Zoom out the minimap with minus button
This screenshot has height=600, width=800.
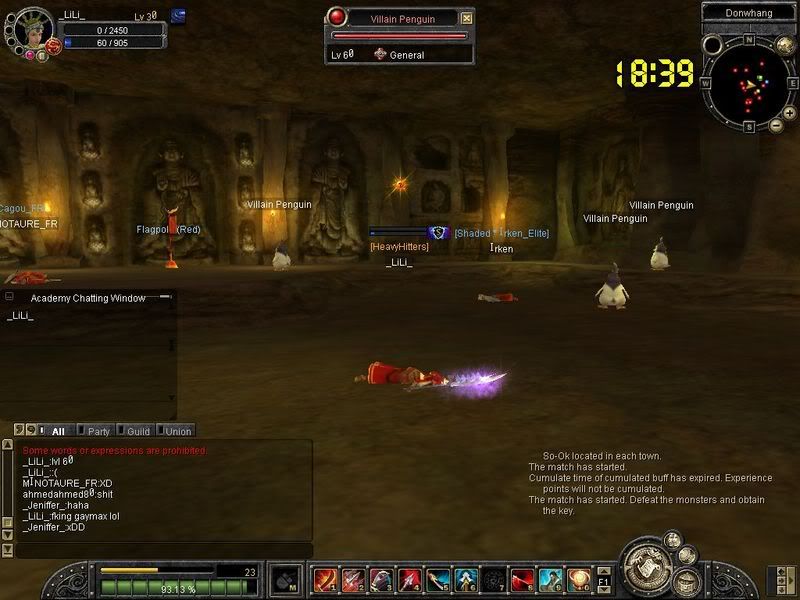(x=776, y=125)
